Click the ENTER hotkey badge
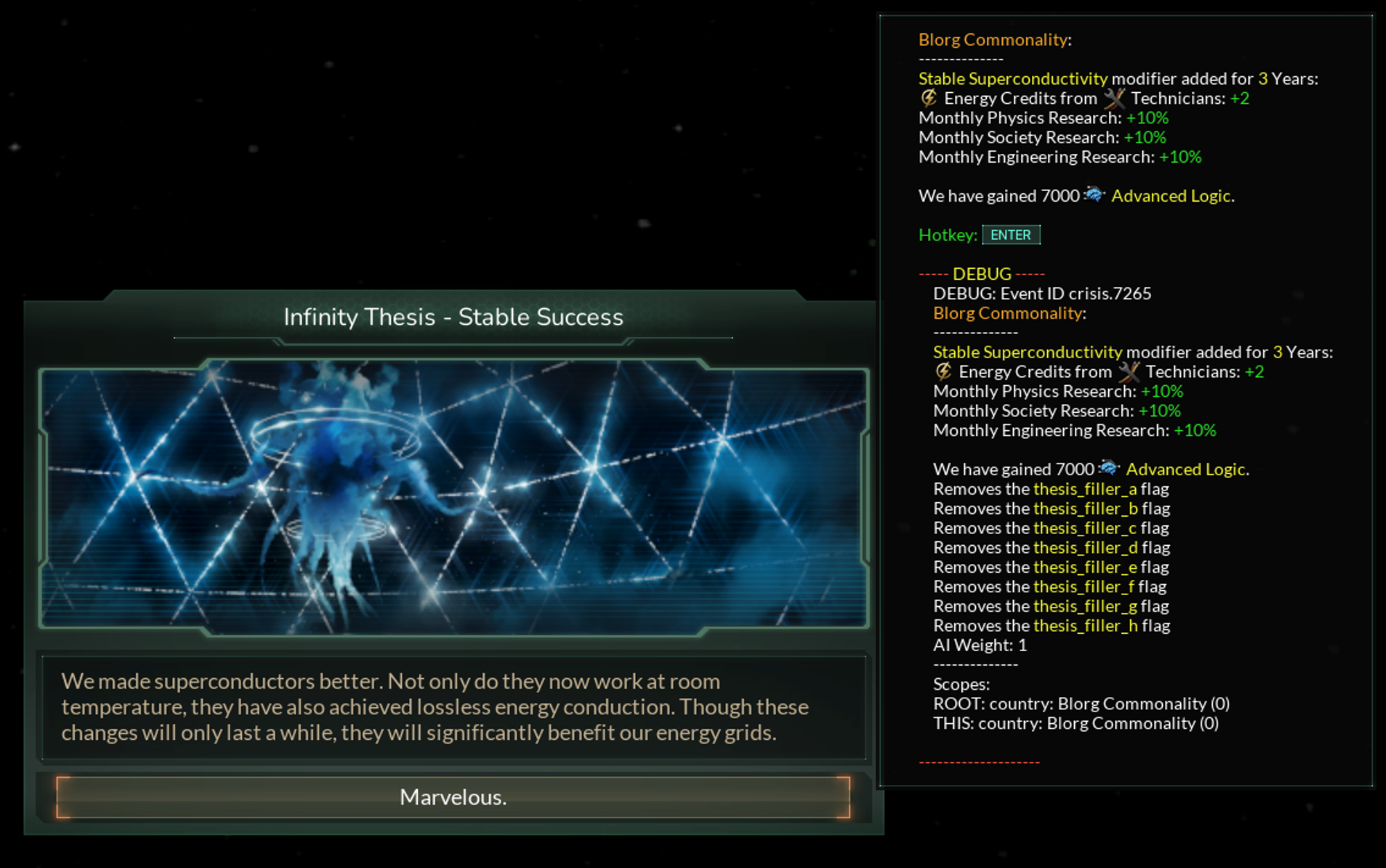1386x868 pixels. pos(1010,235)
